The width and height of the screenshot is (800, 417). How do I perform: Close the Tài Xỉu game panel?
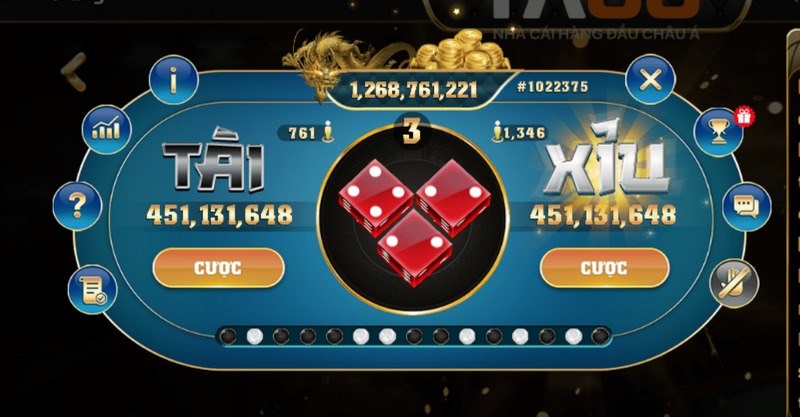[650, 79]
